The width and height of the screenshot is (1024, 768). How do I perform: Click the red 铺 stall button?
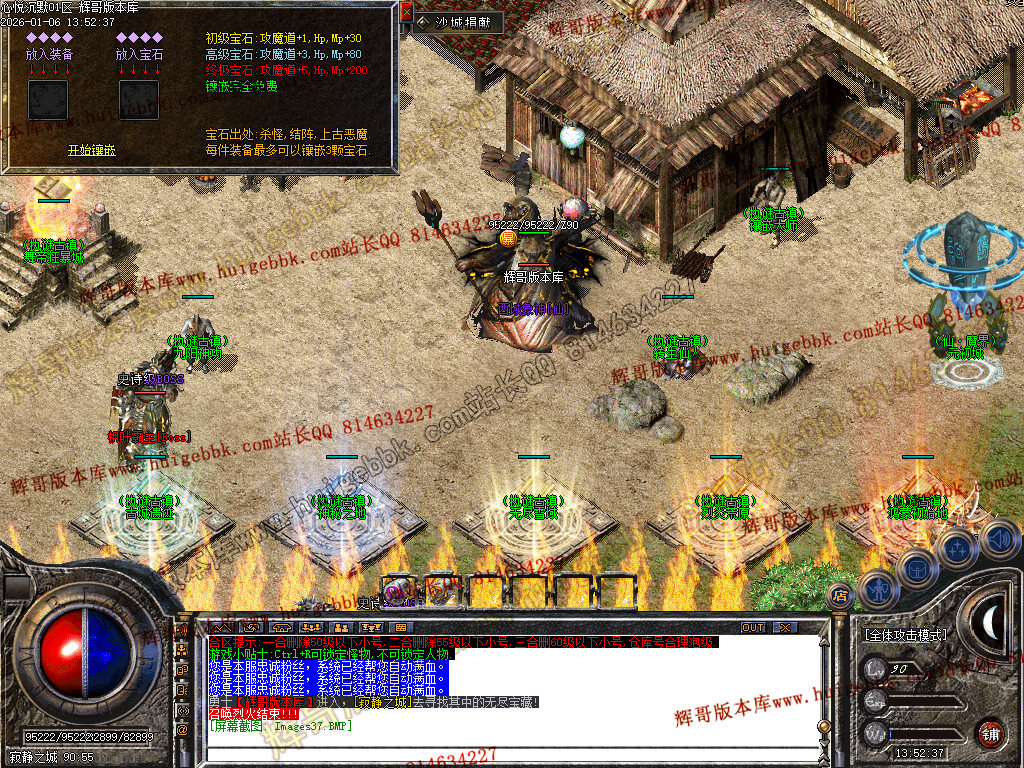(989, 732)
